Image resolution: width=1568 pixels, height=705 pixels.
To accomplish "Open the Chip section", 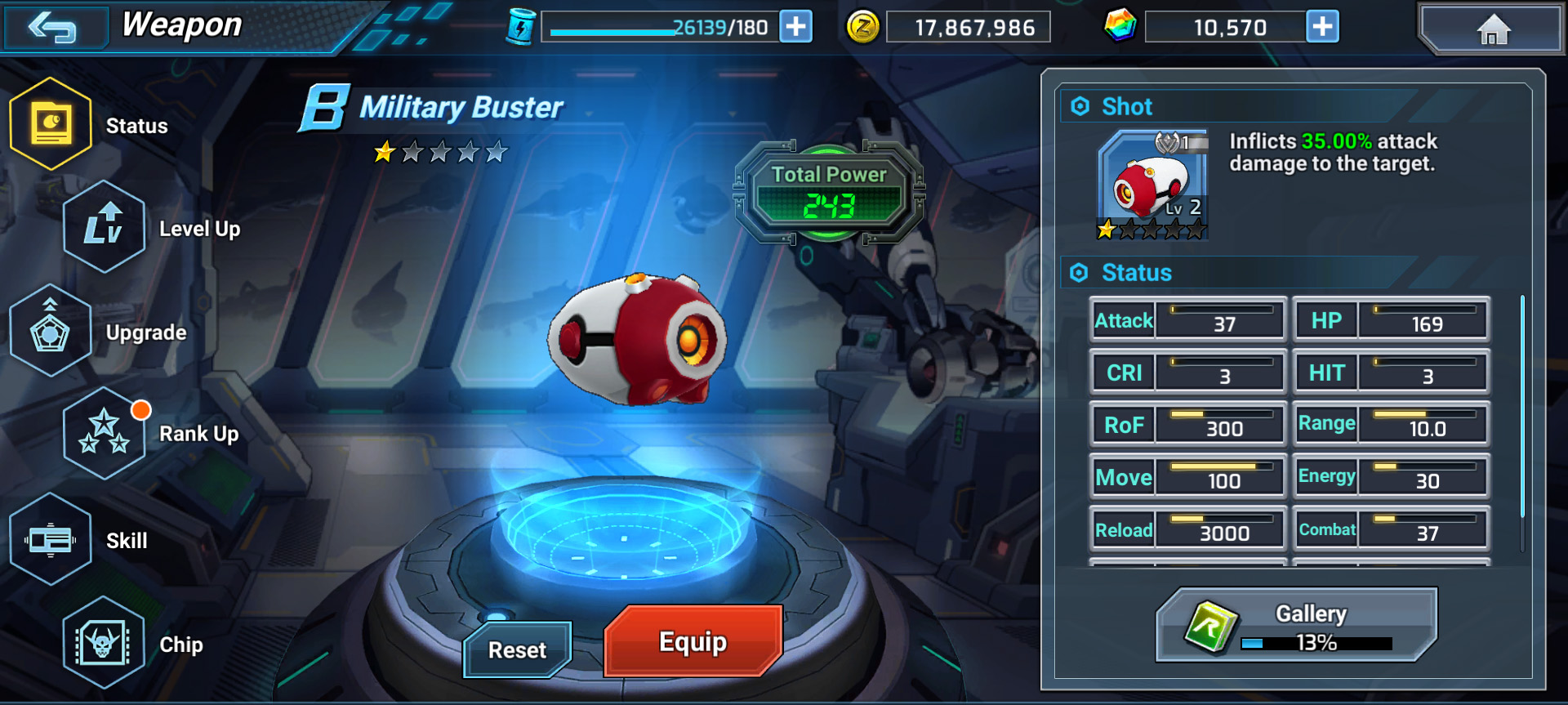I will coord(105,643).
